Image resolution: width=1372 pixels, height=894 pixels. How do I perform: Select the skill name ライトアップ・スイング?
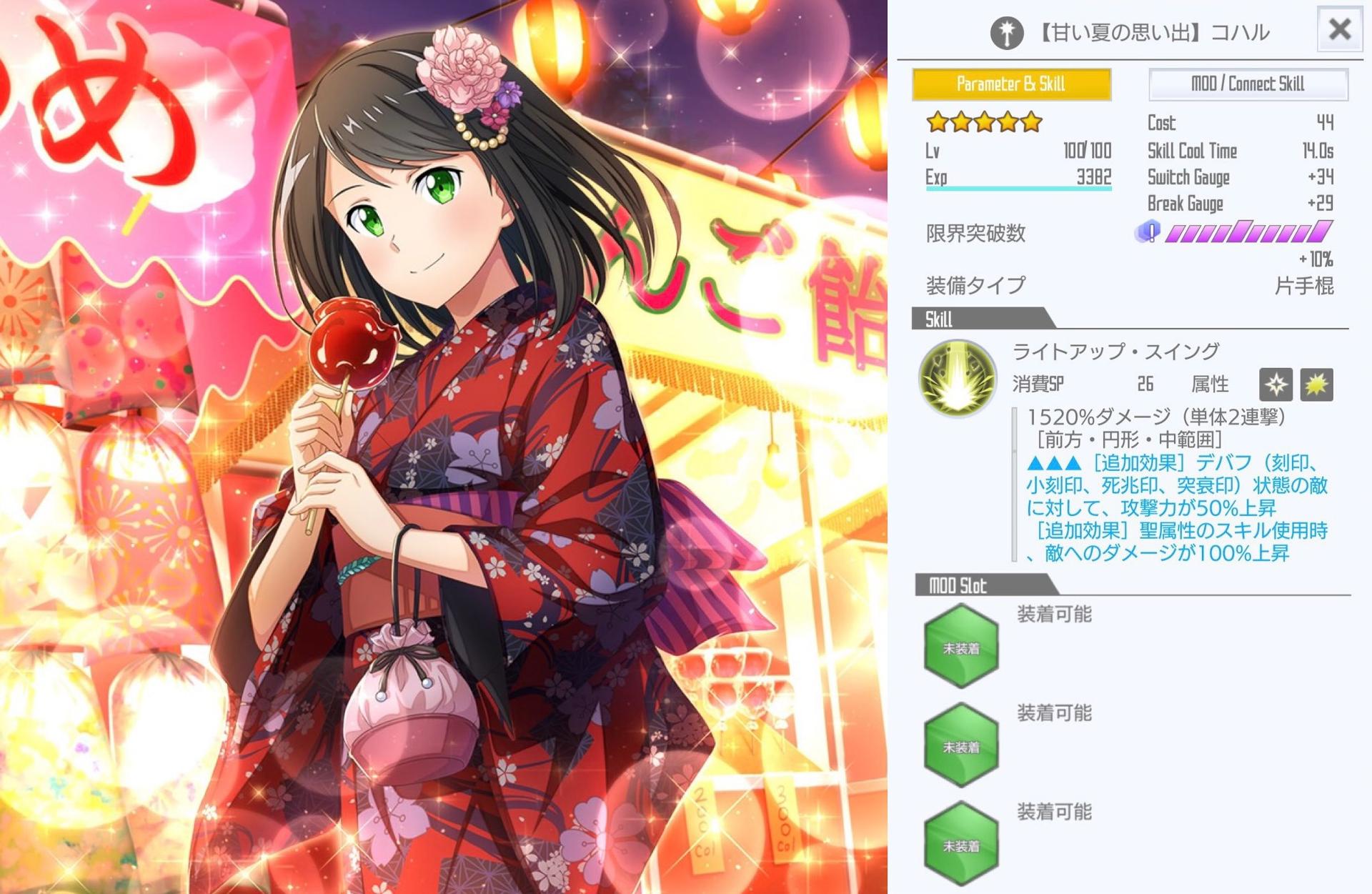[1115, 351]
